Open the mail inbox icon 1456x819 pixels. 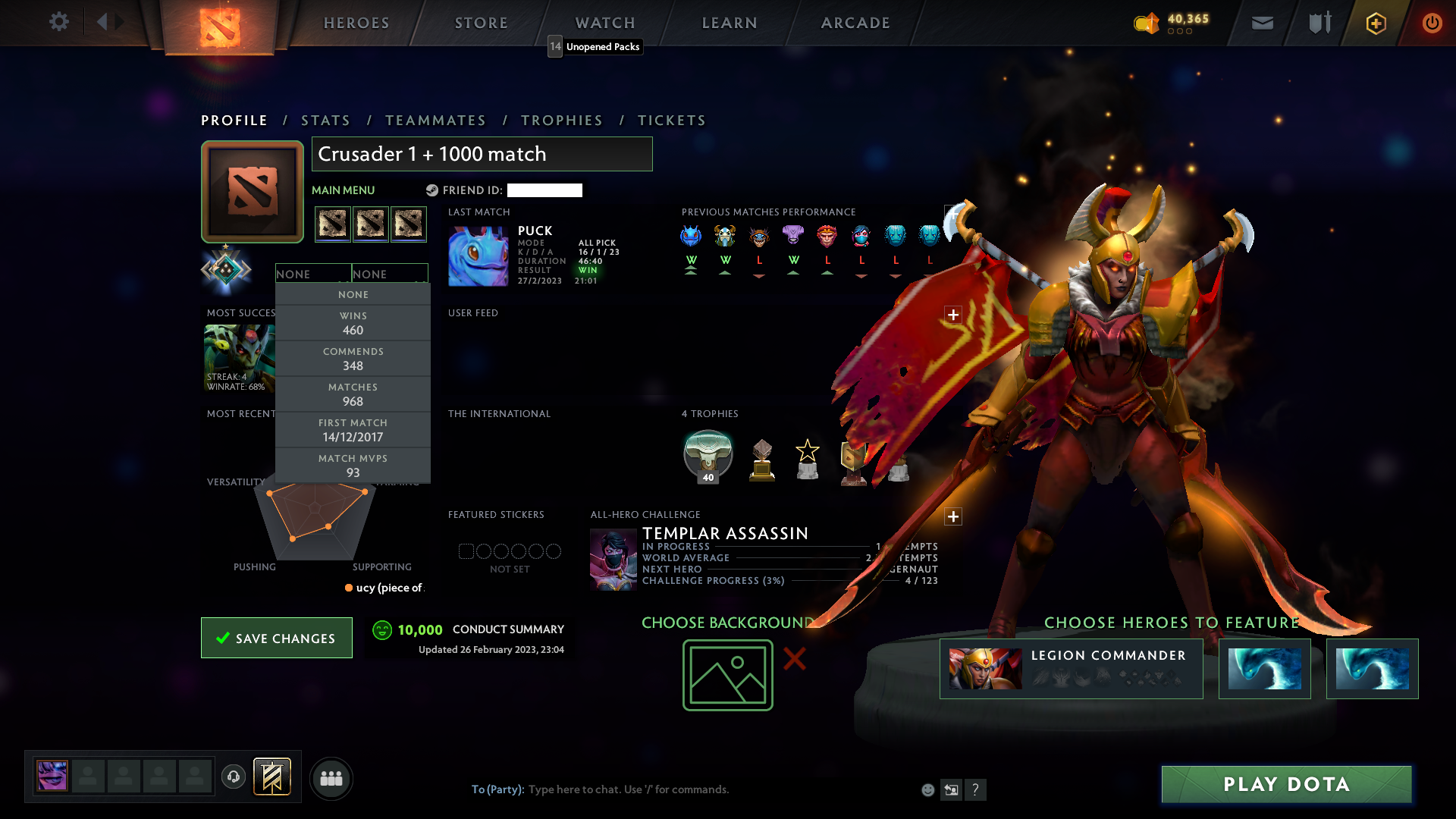(x=1262, y=23)
